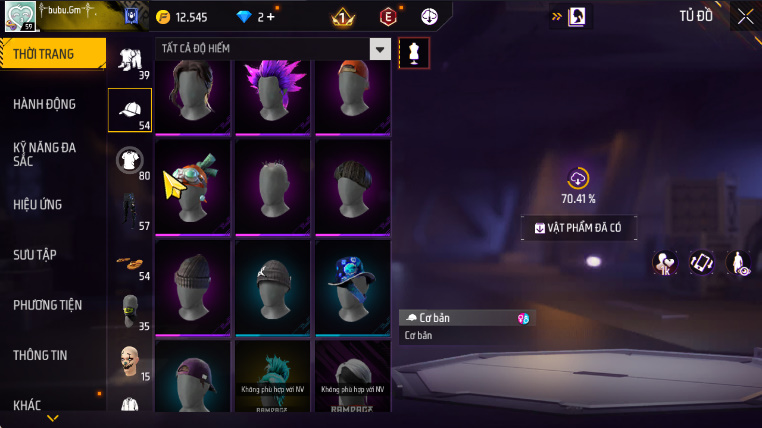Close the wardrobe with the X button

click(745, 16)
